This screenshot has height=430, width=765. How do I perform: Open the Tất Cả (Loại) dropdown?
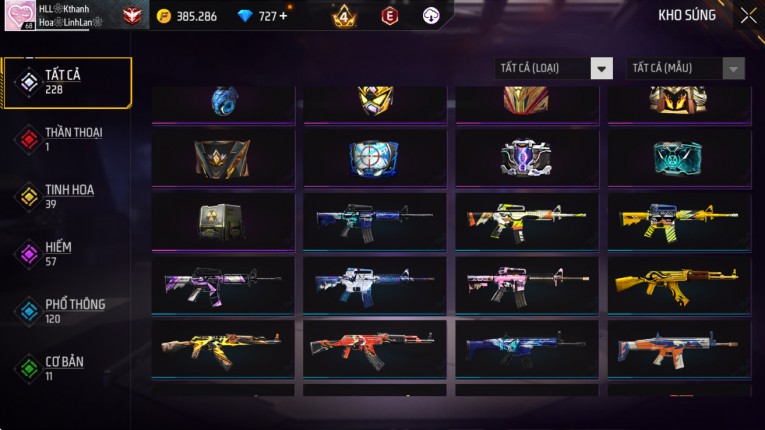554,68
